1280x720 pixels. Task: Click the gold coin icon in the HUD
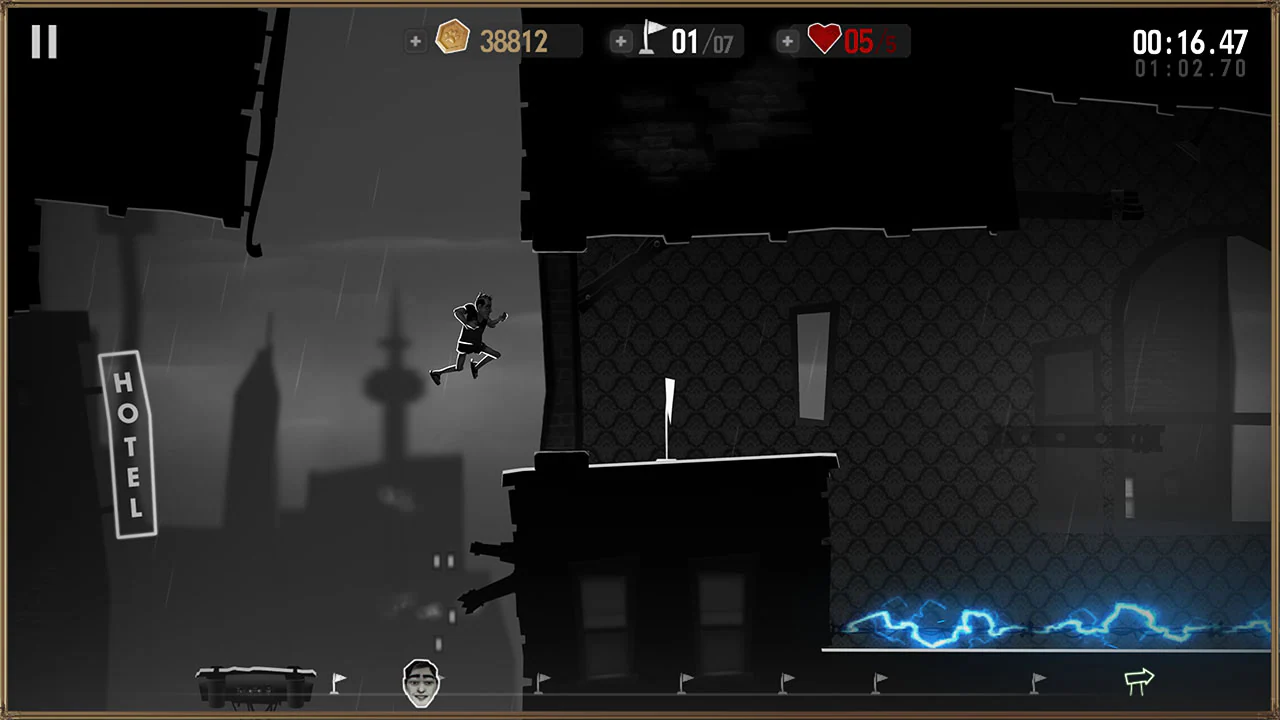pos(453,38)
